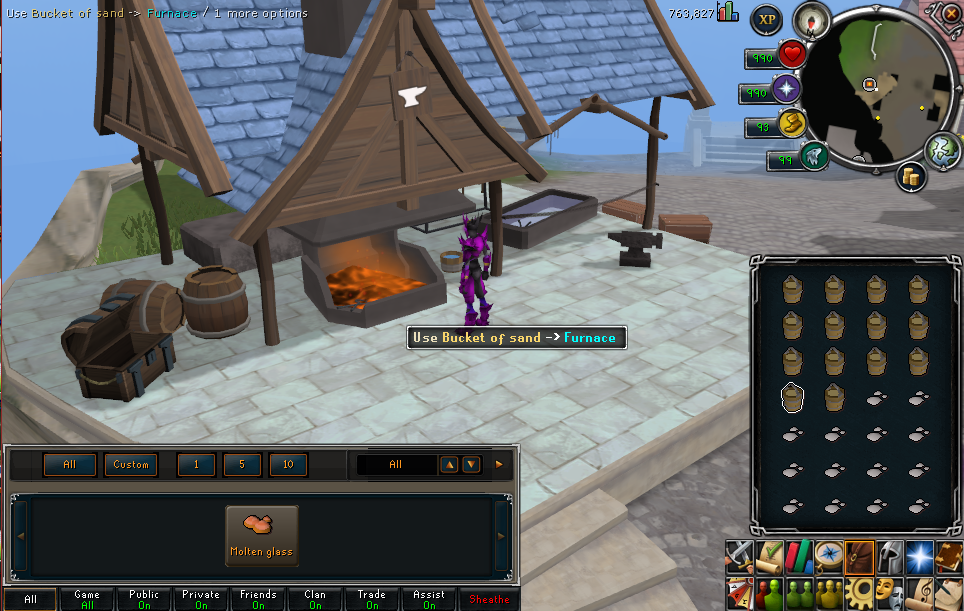This screenshot has width=964, height=611.
Task: Toggle run using the boot icon
Action: (x=814, y=158)
